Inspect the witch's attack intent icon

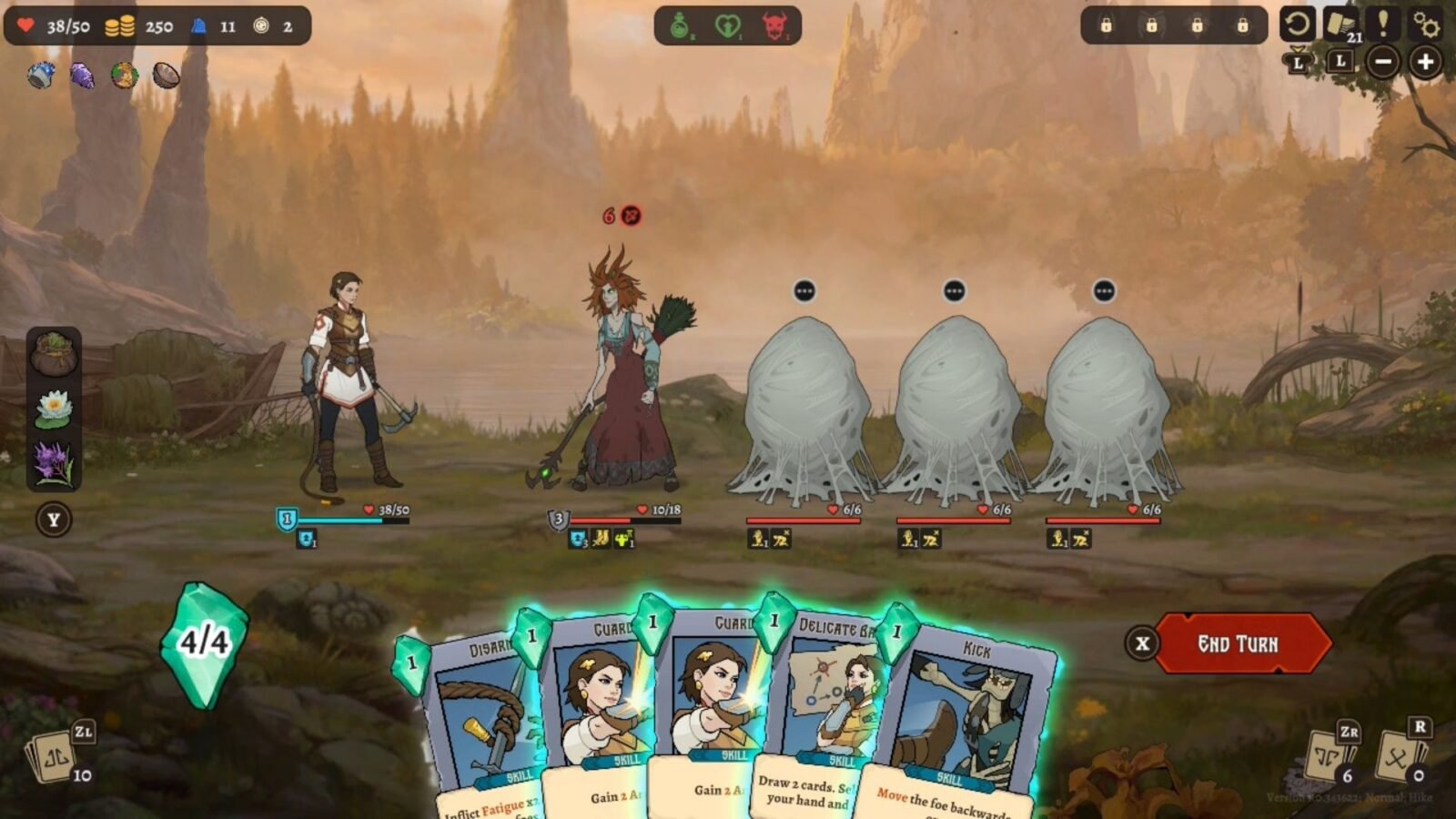(630, 216)
